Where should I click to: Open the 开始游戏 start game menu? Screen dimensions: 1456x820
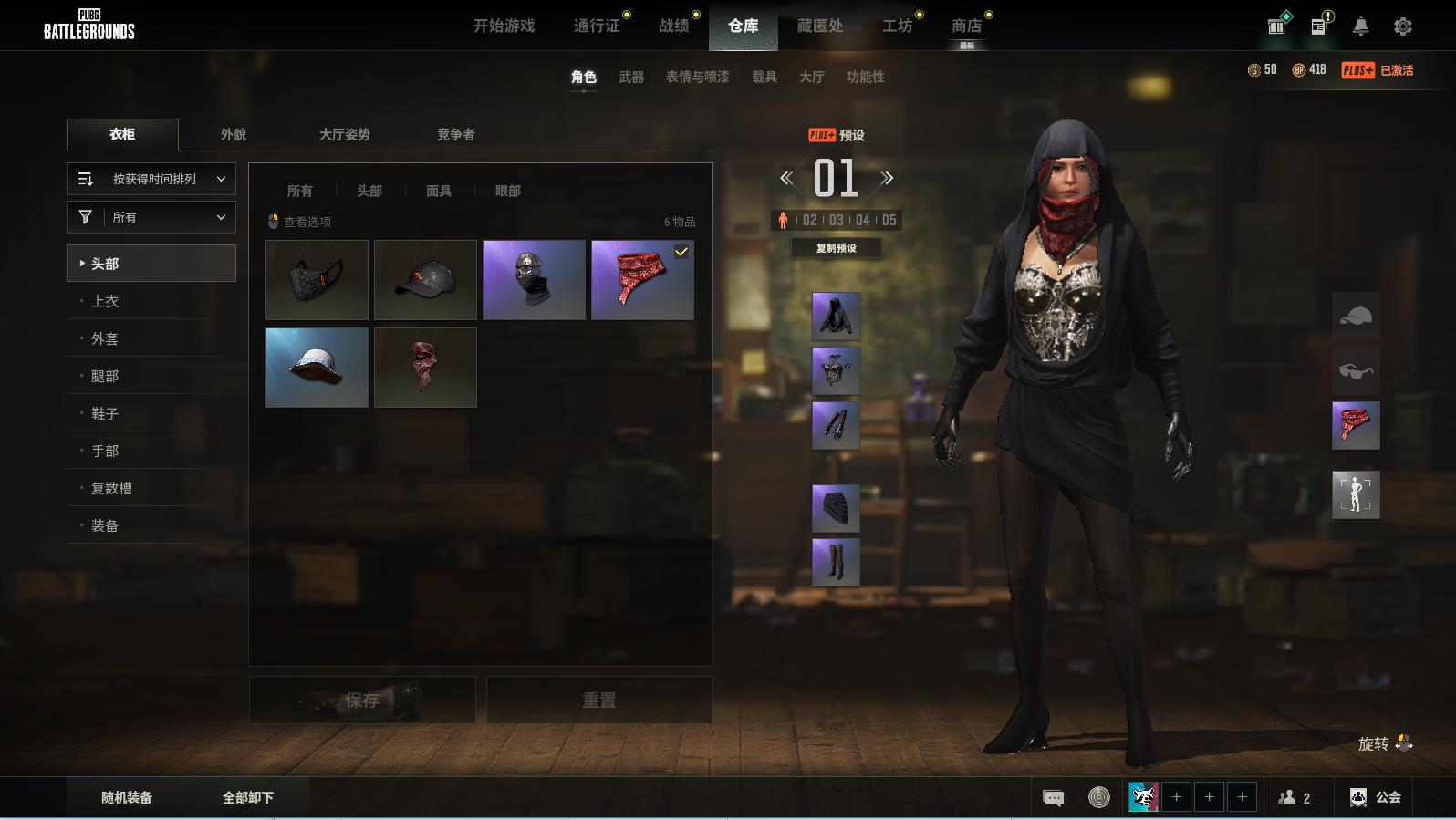tap(504, 26)
